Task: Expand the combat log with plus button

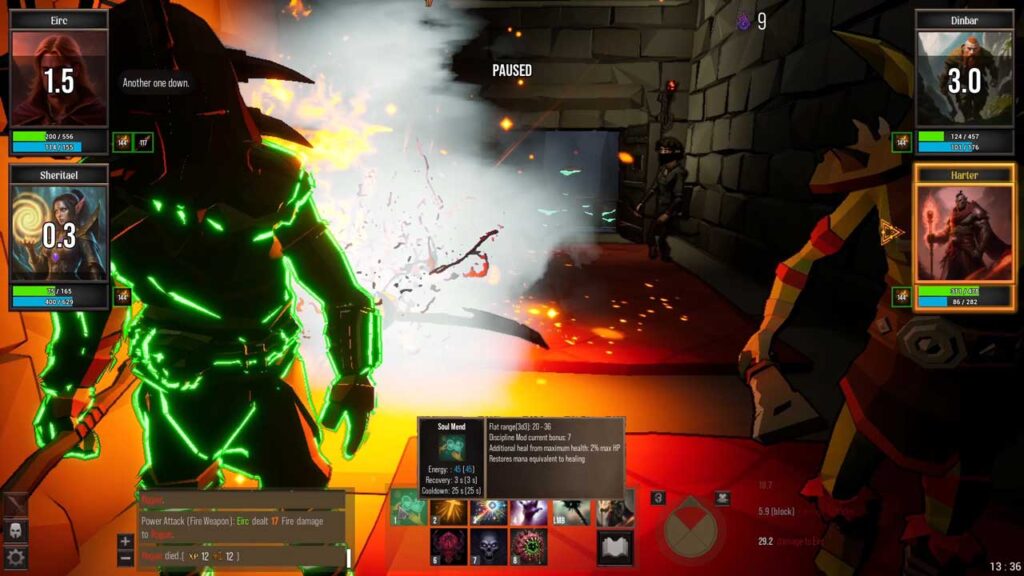Action: point(125,541)
